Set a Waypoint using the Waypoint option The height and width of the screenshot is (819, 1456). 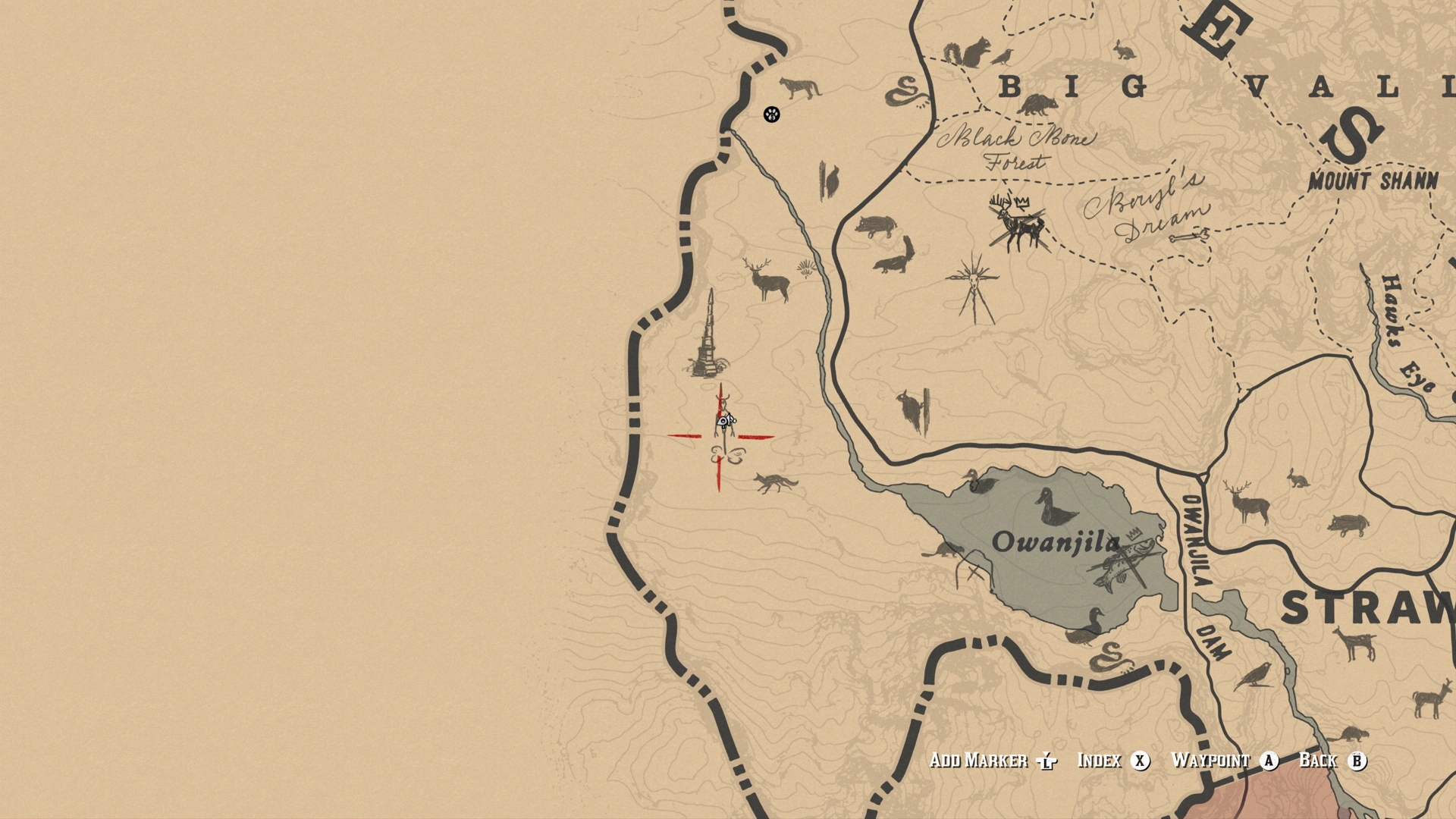pos(1210,761)
